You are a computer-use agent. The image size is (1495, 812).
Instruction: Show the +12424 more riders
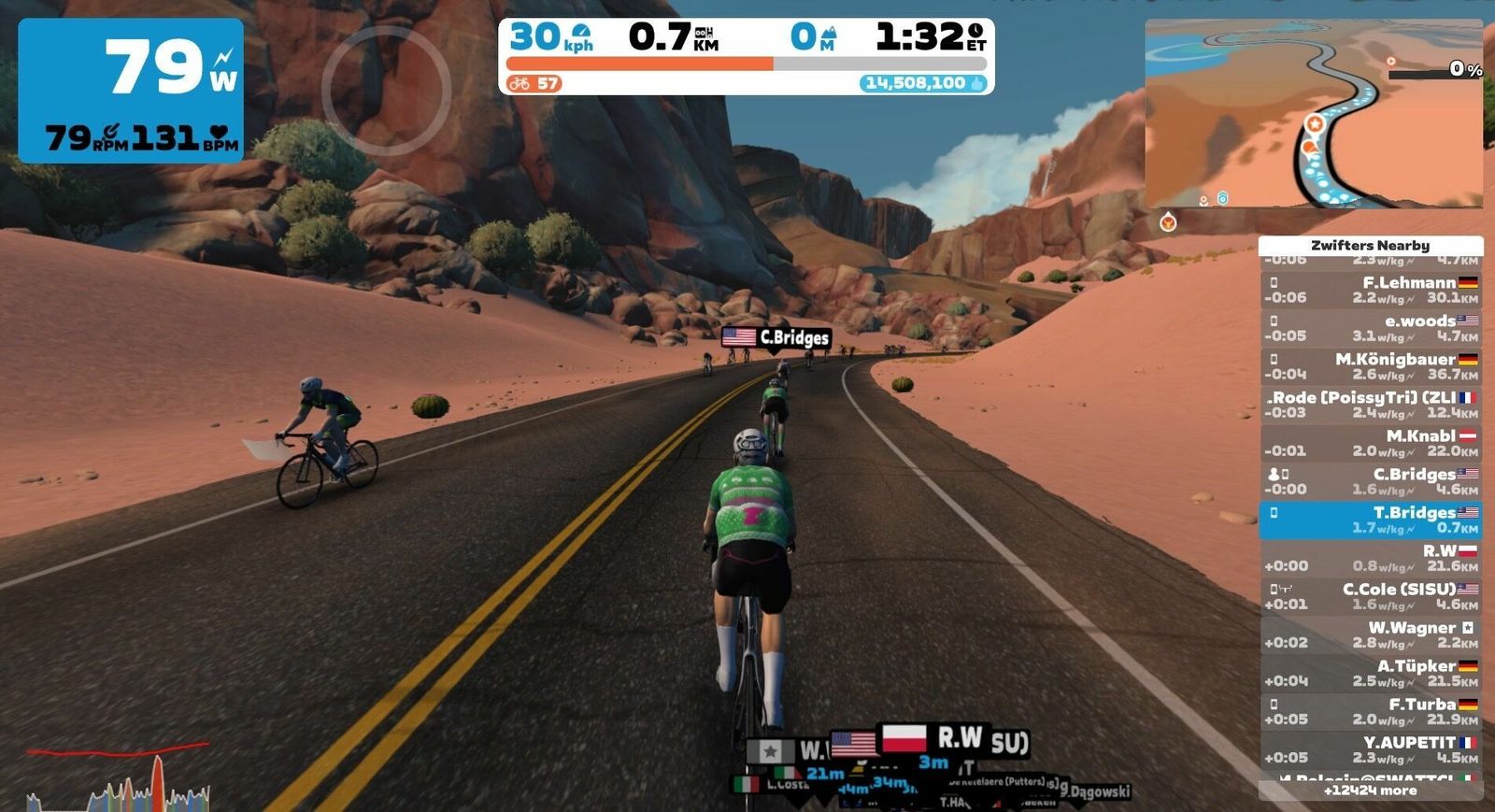1371,791
